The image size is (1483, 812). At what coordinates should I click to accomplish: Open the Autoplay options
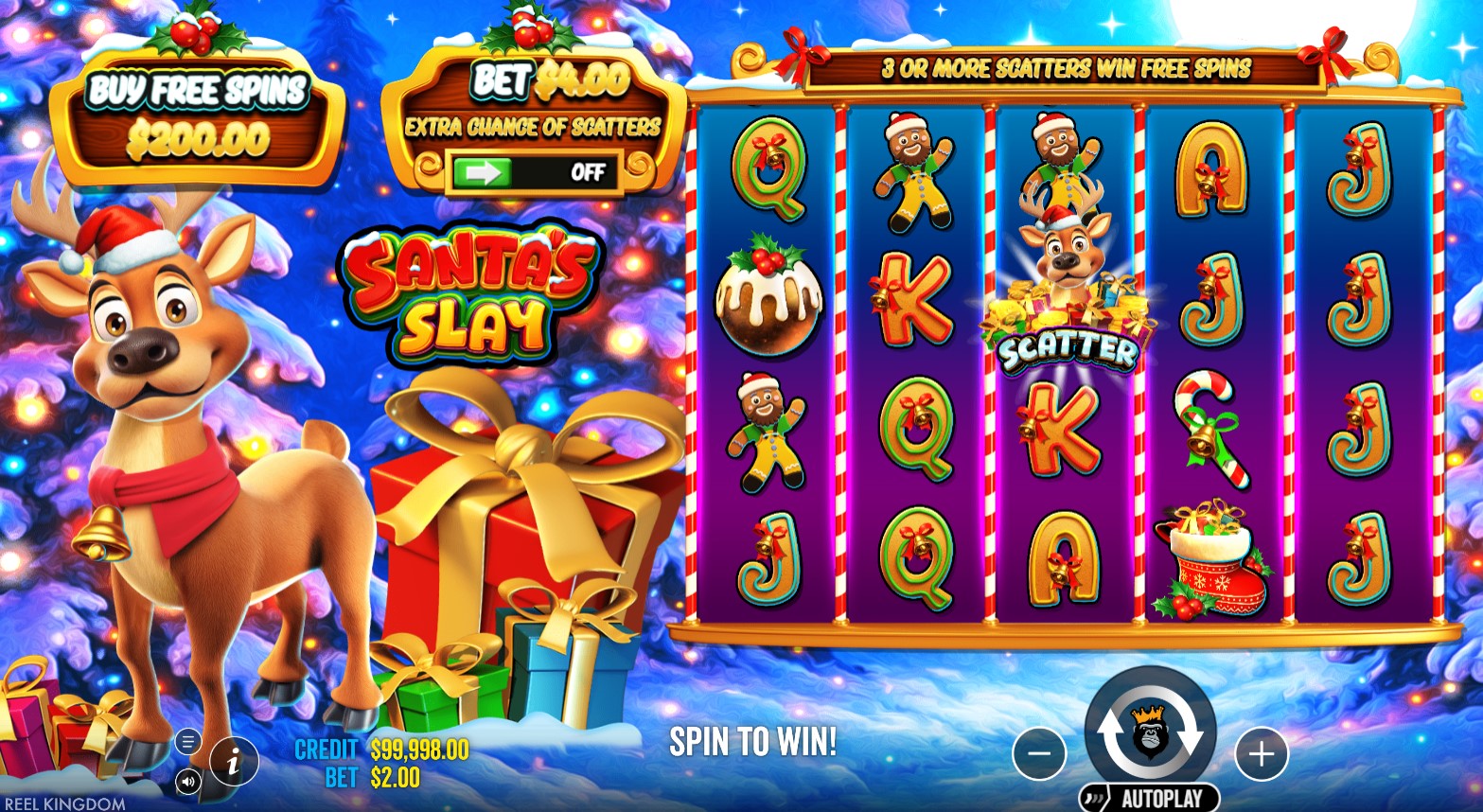[x=1149, y=798]
